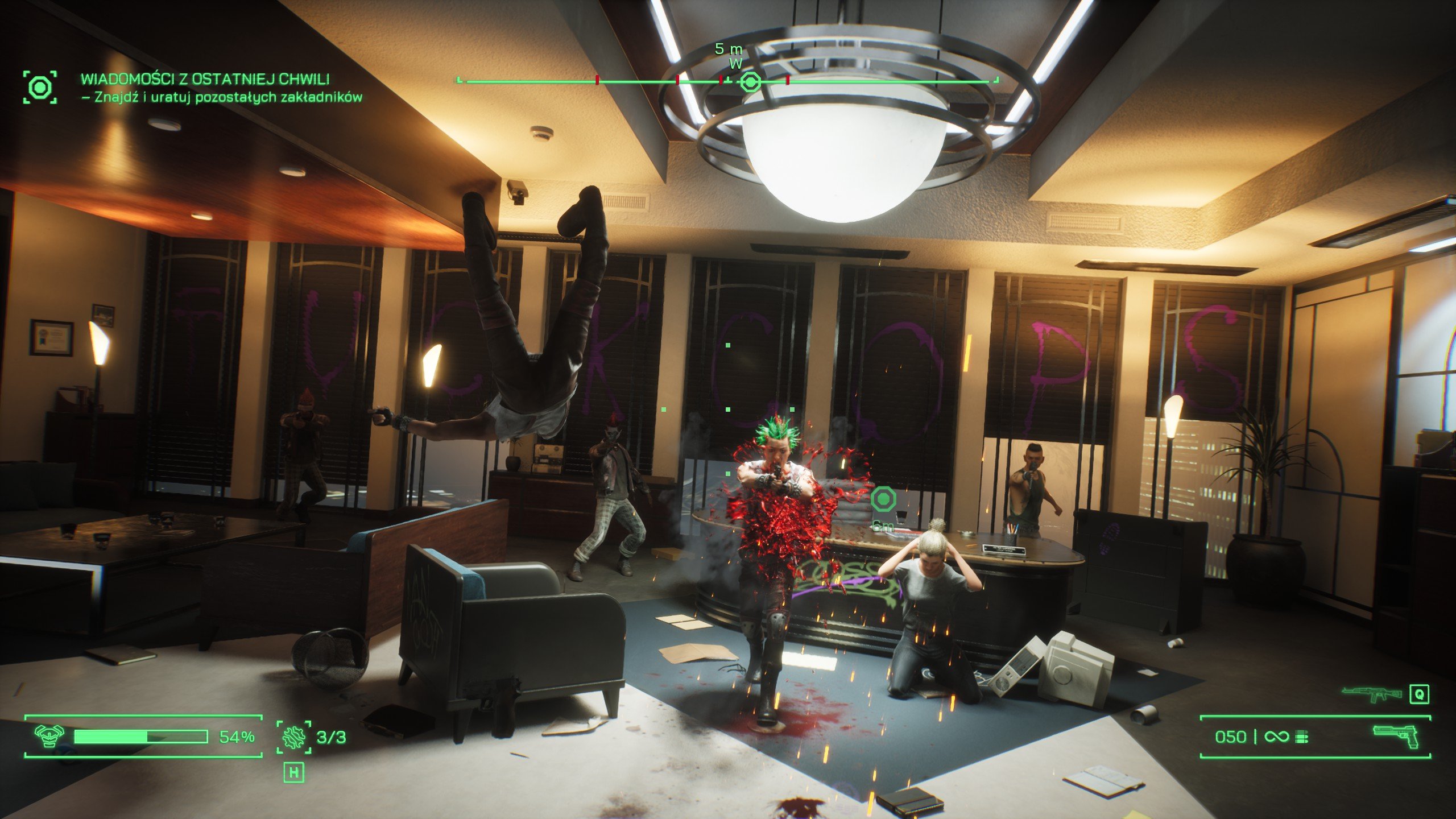Use the repair charge gear icon
Screen dimensions: 1456x819
pos(294,737)
